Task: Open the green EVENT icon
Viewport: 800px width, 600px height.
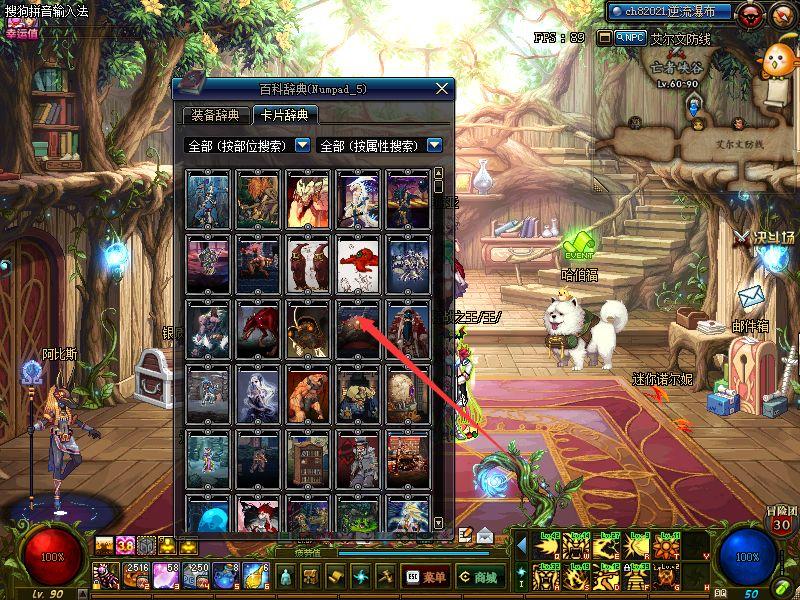Action: (578, 246)
